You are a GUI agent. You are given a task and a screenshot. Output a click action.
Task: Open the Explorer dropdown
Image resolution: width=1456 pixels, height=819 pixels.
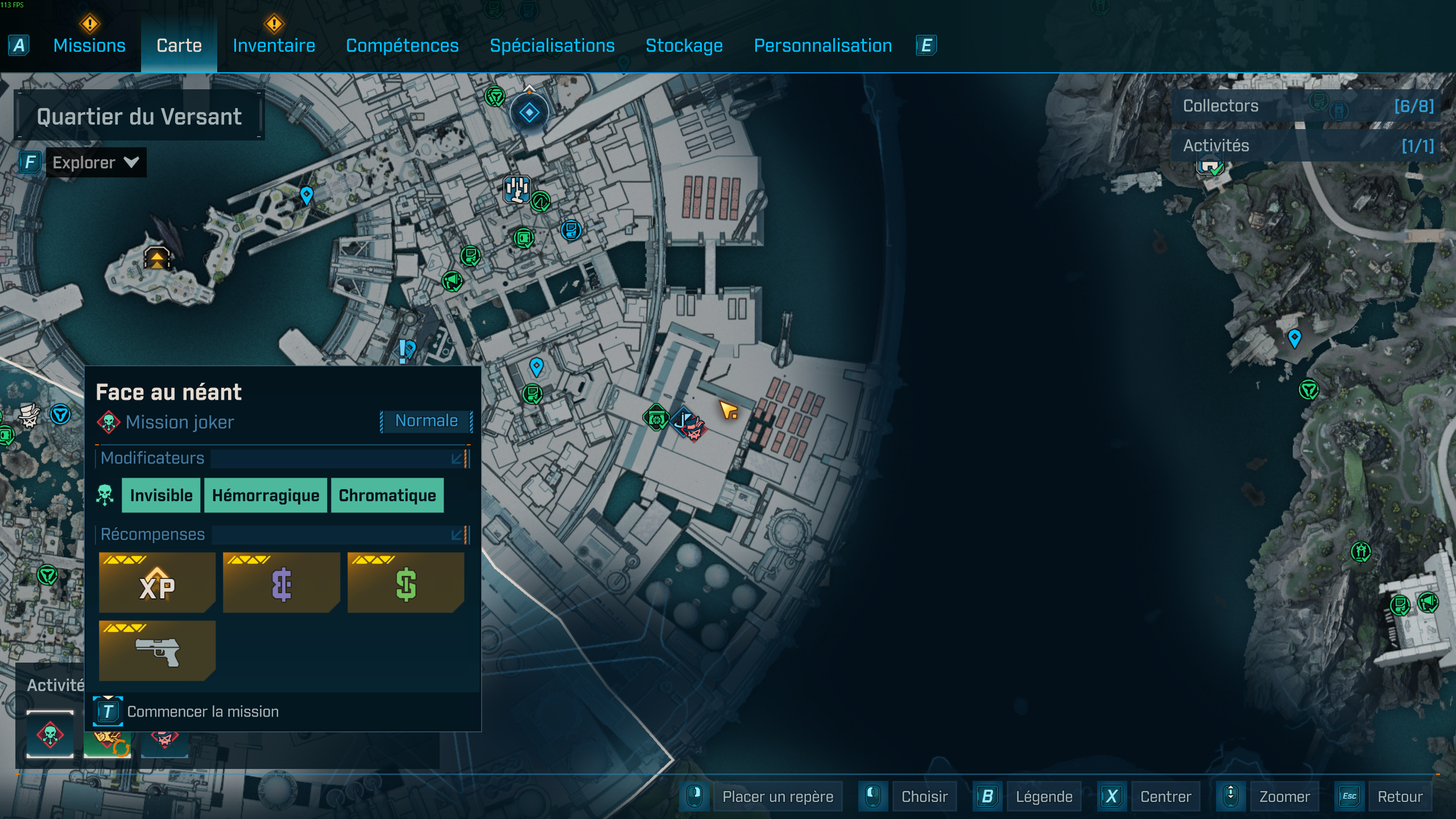point(95,163)
